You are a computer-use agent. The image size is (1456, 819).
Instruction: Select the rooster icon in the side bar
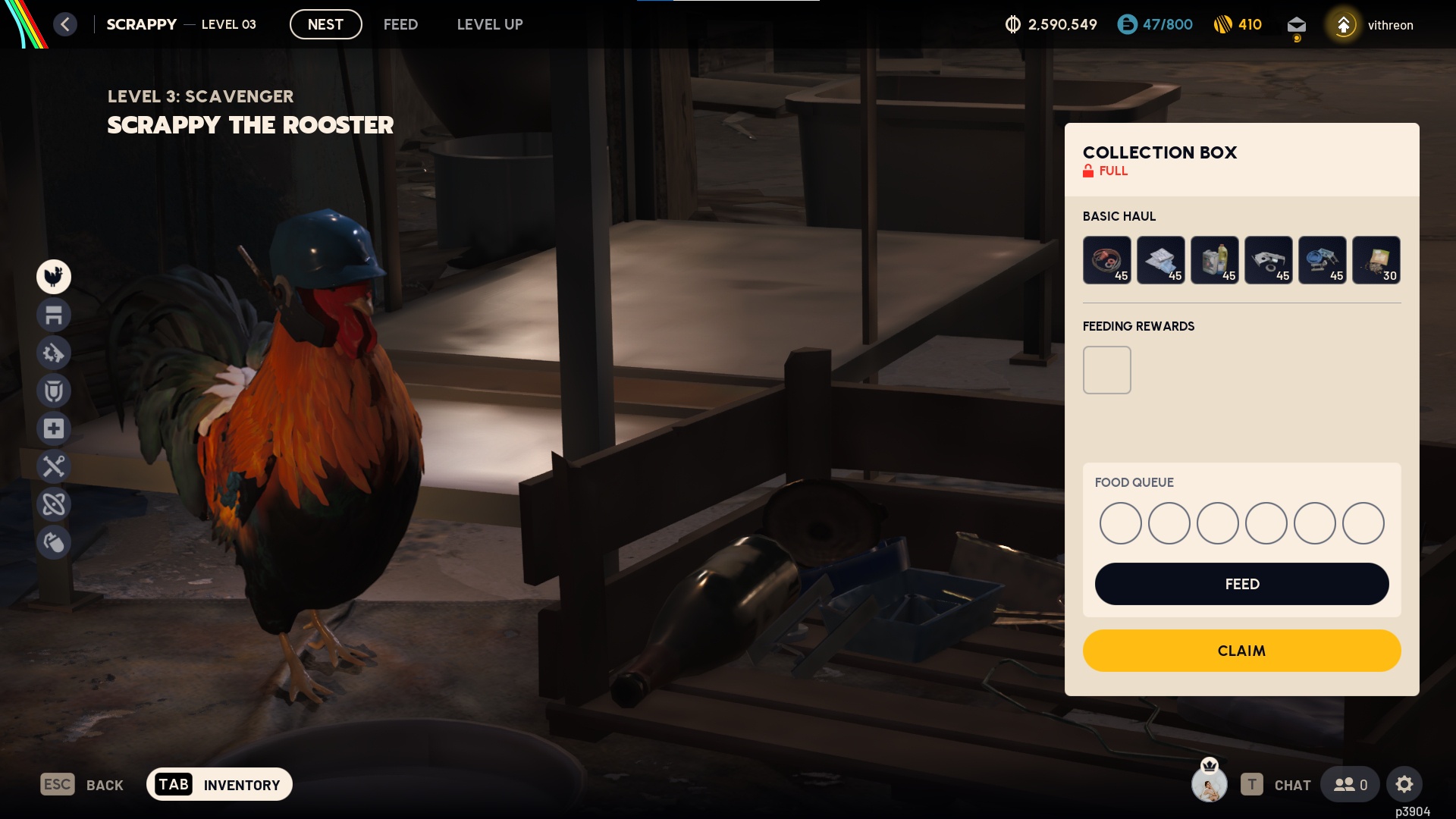click(x=54, y=277)
